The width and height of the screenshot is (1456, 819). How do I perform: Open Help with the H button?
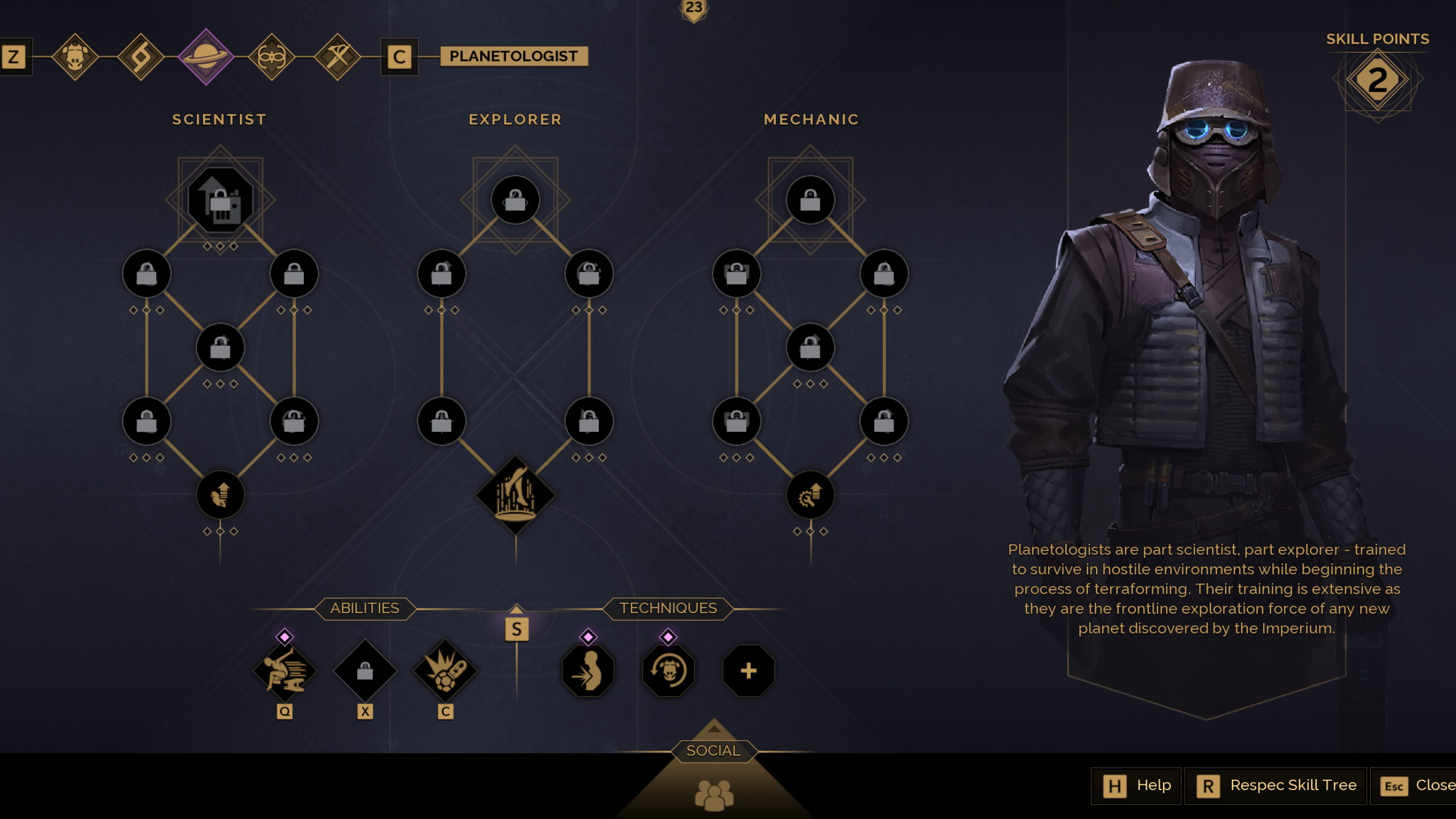pyautogui.click(x=1136, y=785)
